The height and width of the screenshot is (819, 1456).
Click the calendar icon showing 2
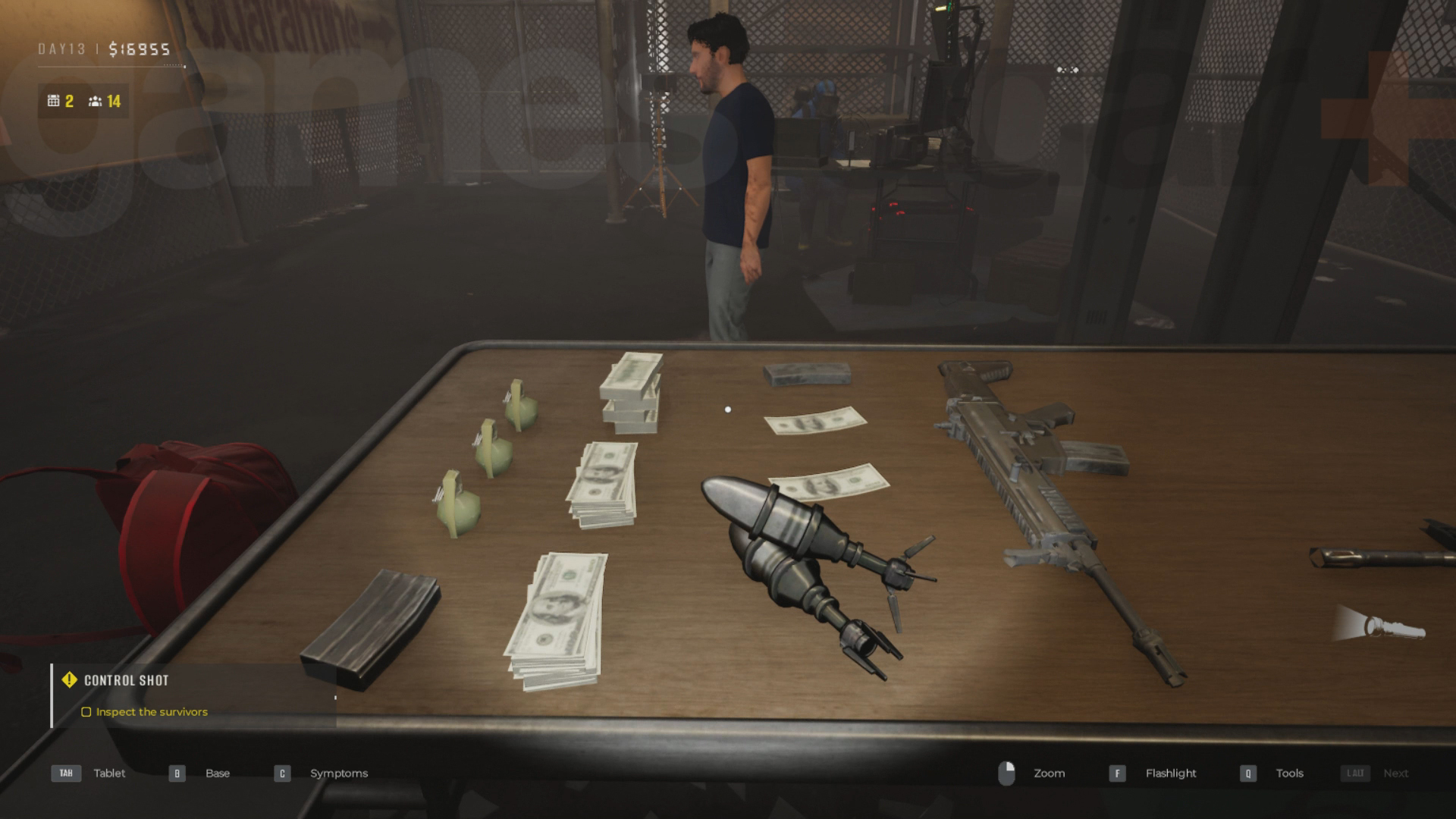point(53,99)
